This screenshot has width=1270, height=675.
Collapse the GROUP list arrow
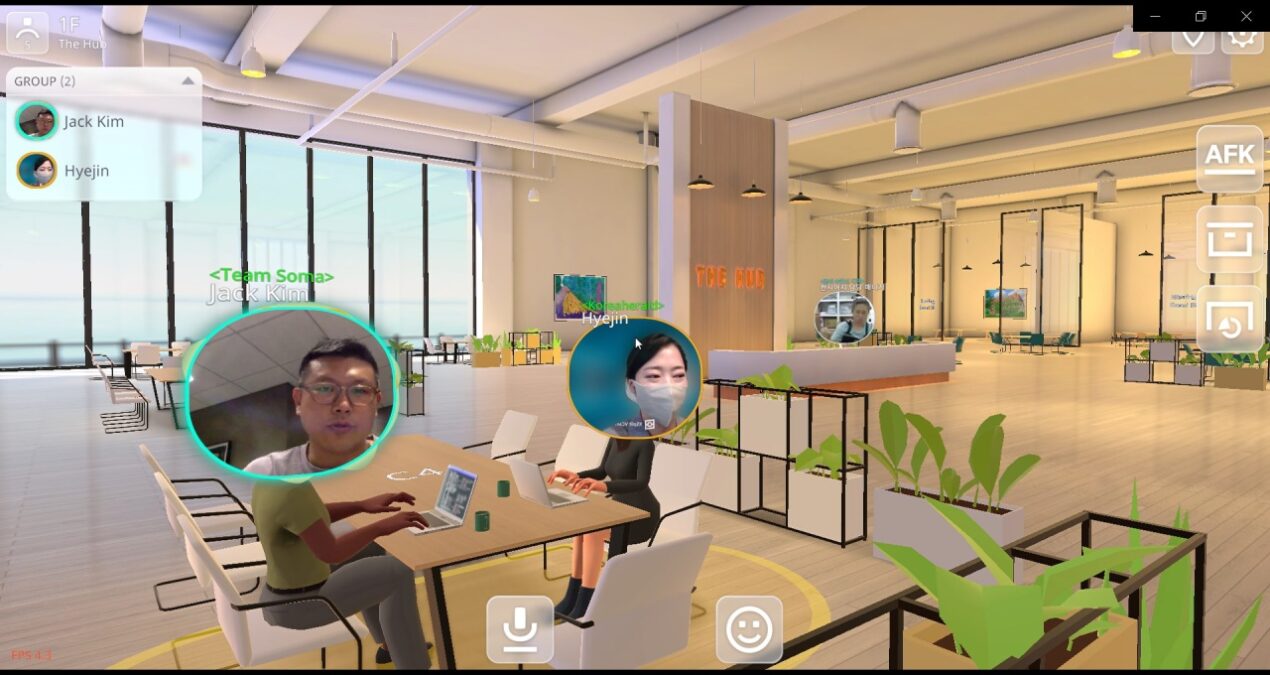187,81
